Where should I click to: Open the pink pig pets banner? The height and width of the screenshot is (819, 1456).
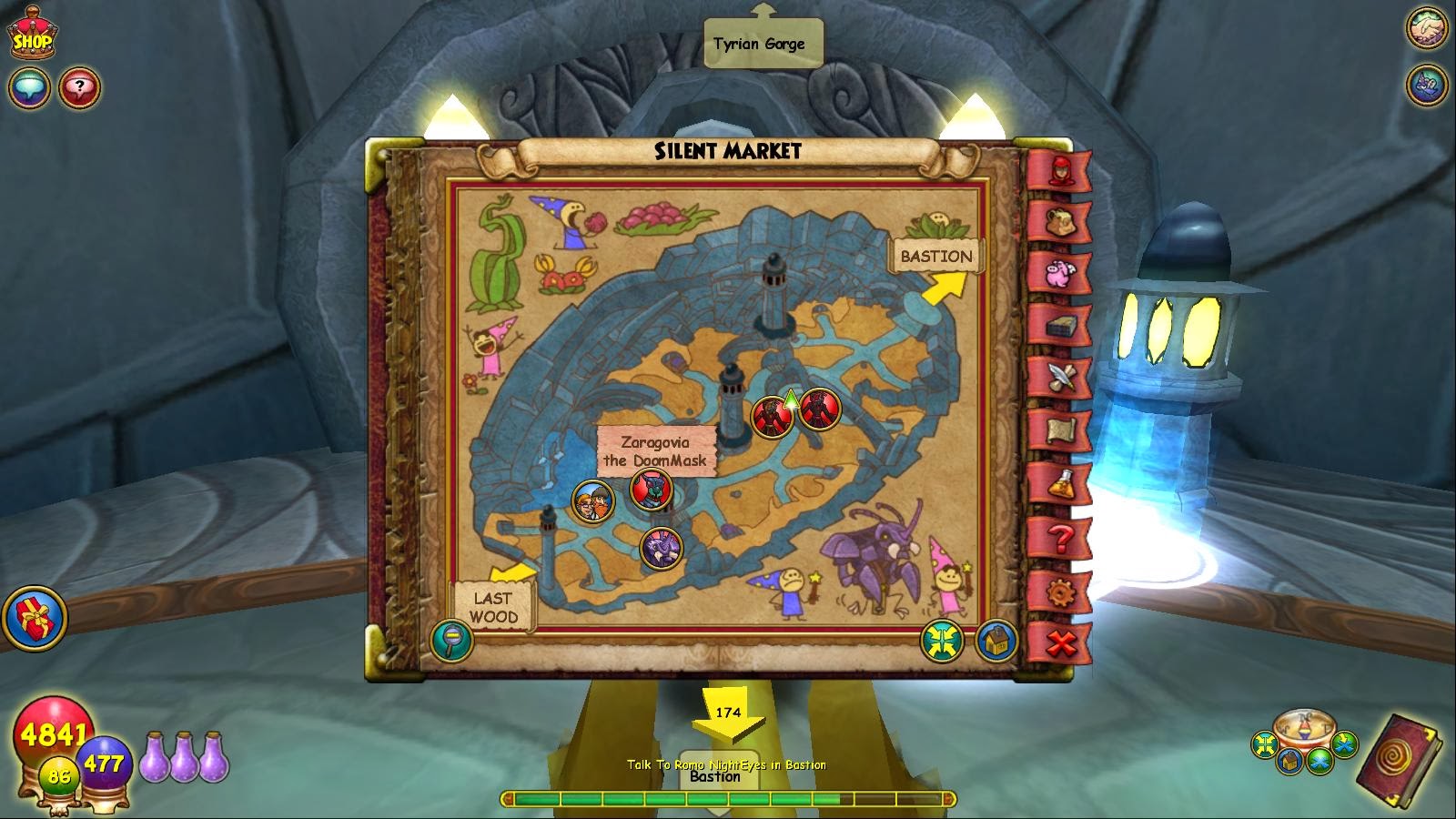coord(1058,276)
